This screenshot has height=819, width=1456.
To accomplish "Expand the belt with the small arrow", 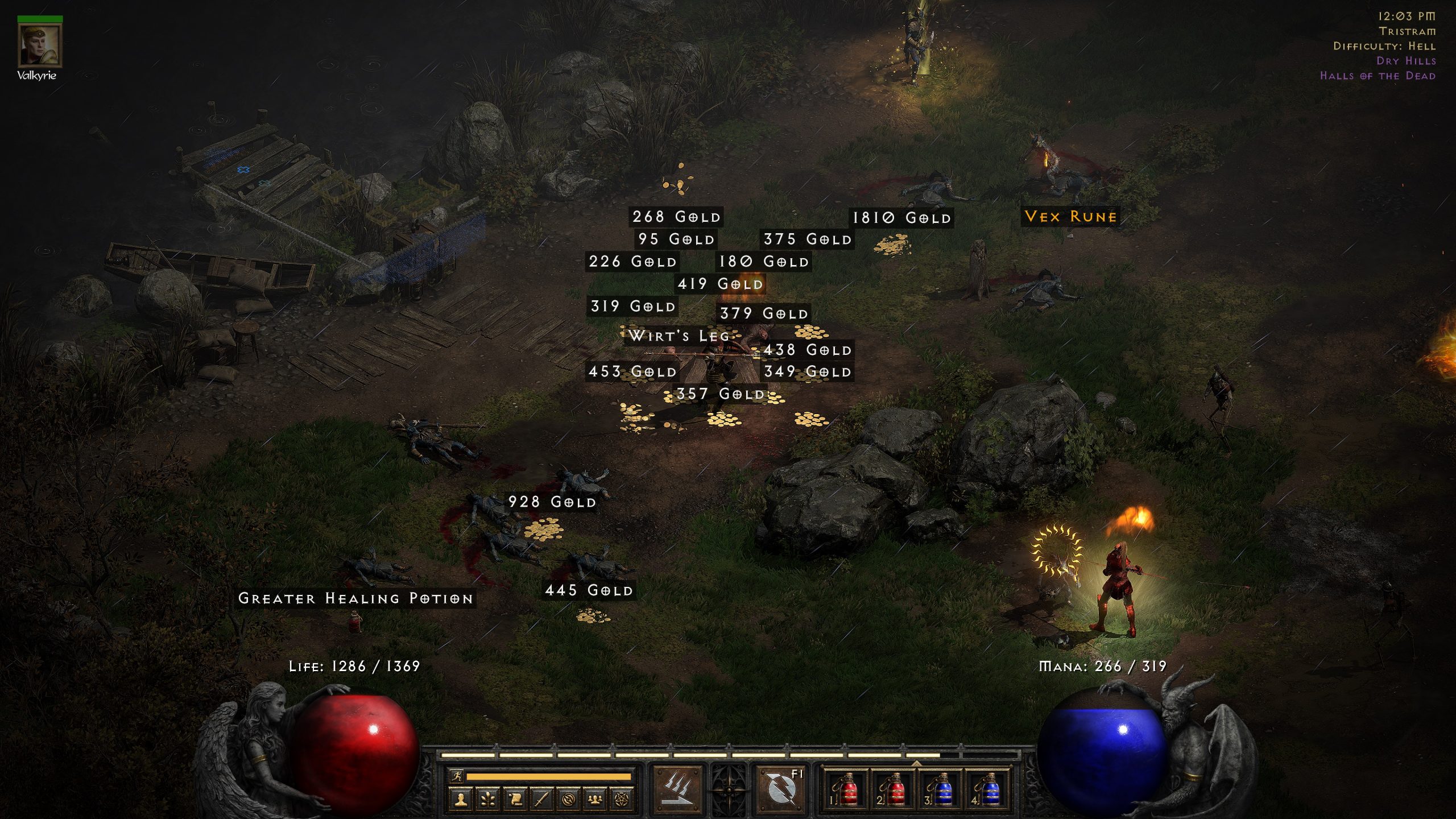I will point(916,763).
